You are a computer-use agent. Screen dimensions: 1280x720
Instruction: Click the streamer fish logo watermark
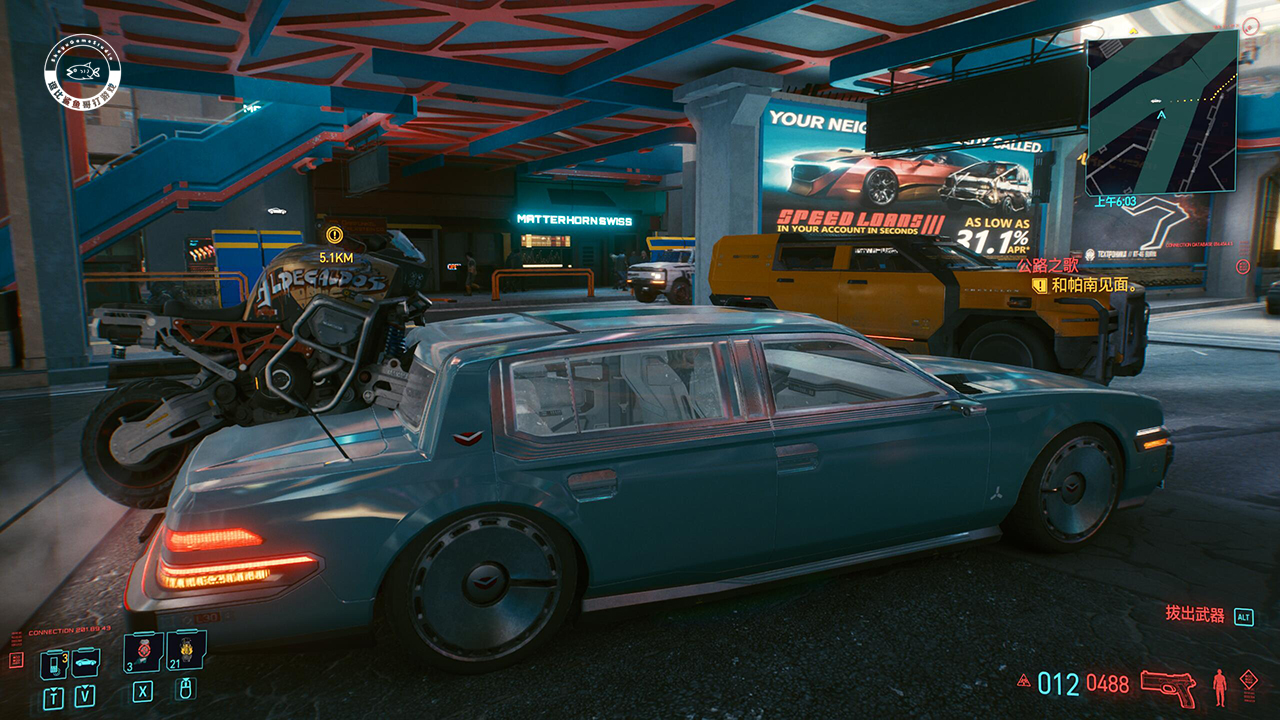tap(82, 68)
